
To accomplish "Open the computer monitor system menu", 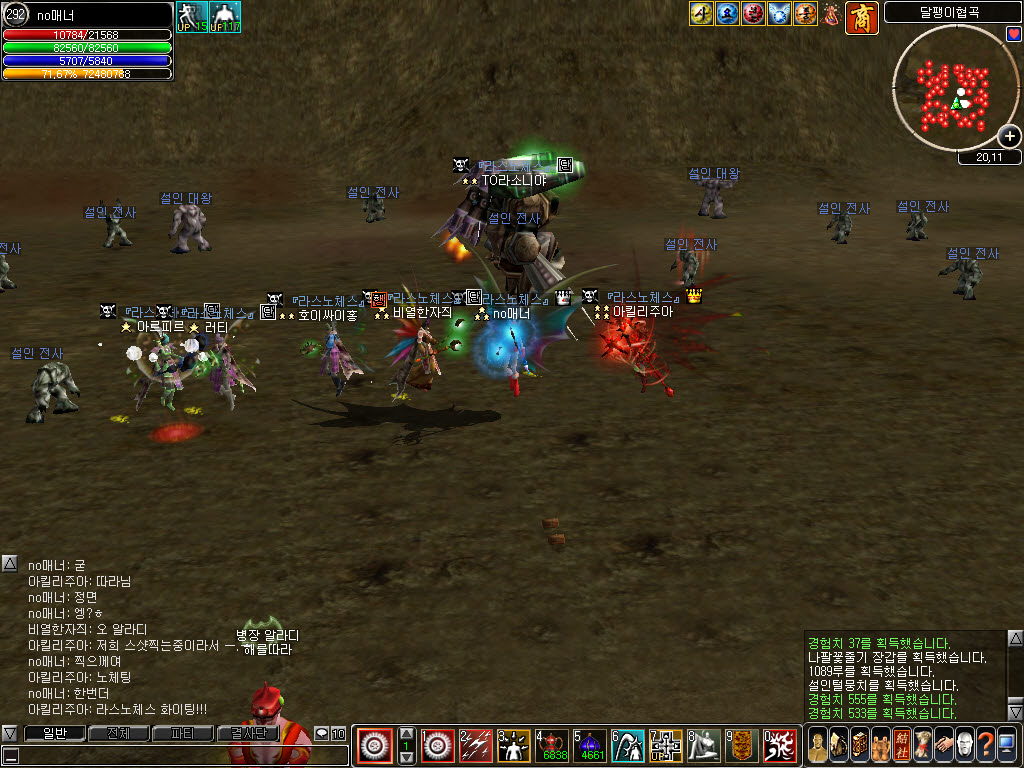I will [x=1007, y=746].
